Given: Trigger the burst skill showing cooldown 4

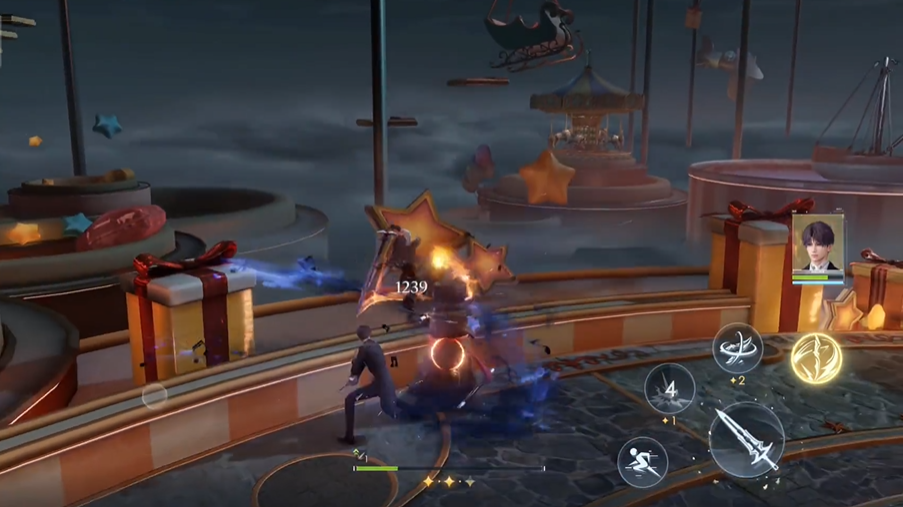Looking at the screenshot, I should [670, 389].
